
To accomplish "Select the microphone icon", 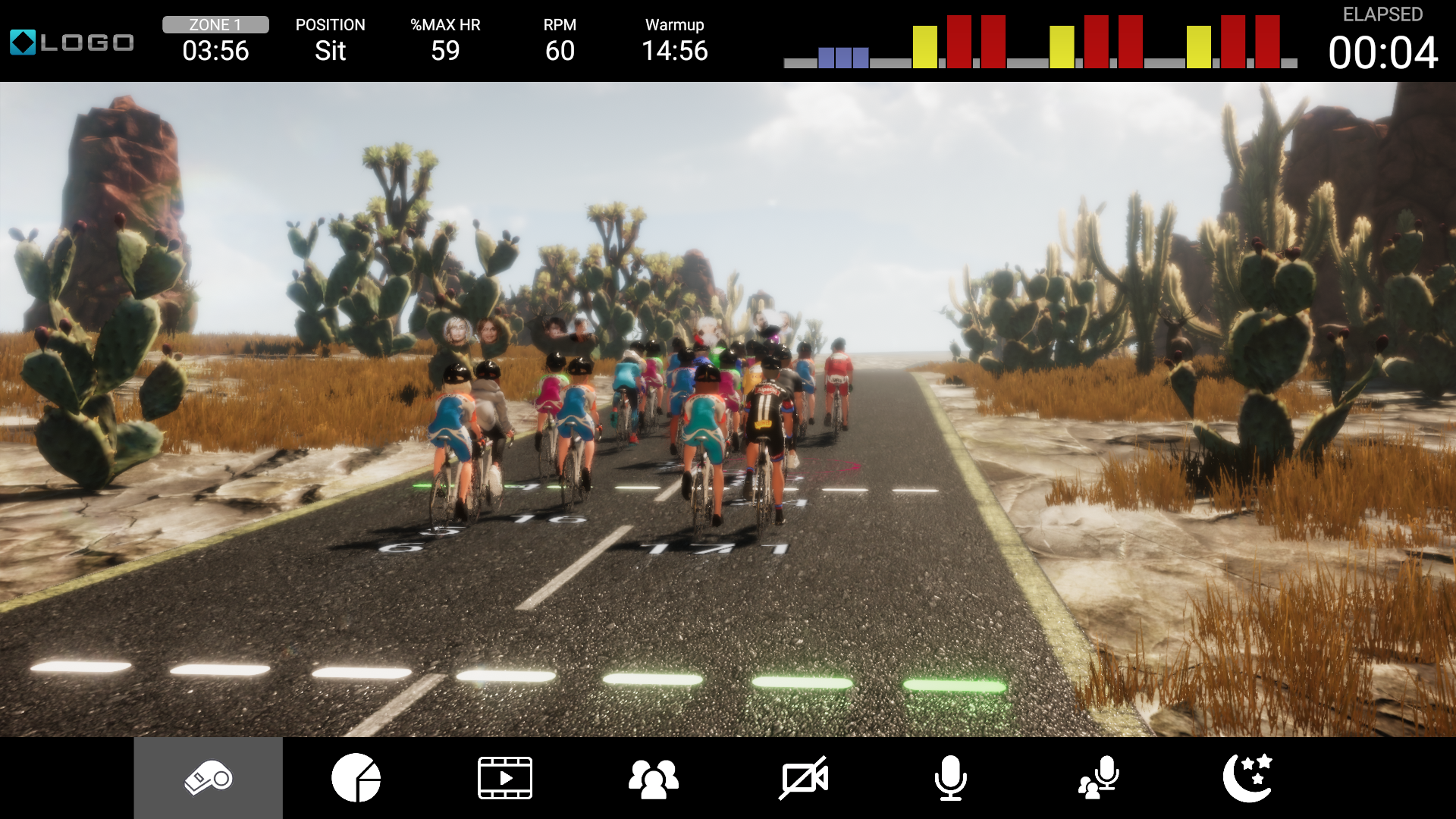I will coord(951,777).
